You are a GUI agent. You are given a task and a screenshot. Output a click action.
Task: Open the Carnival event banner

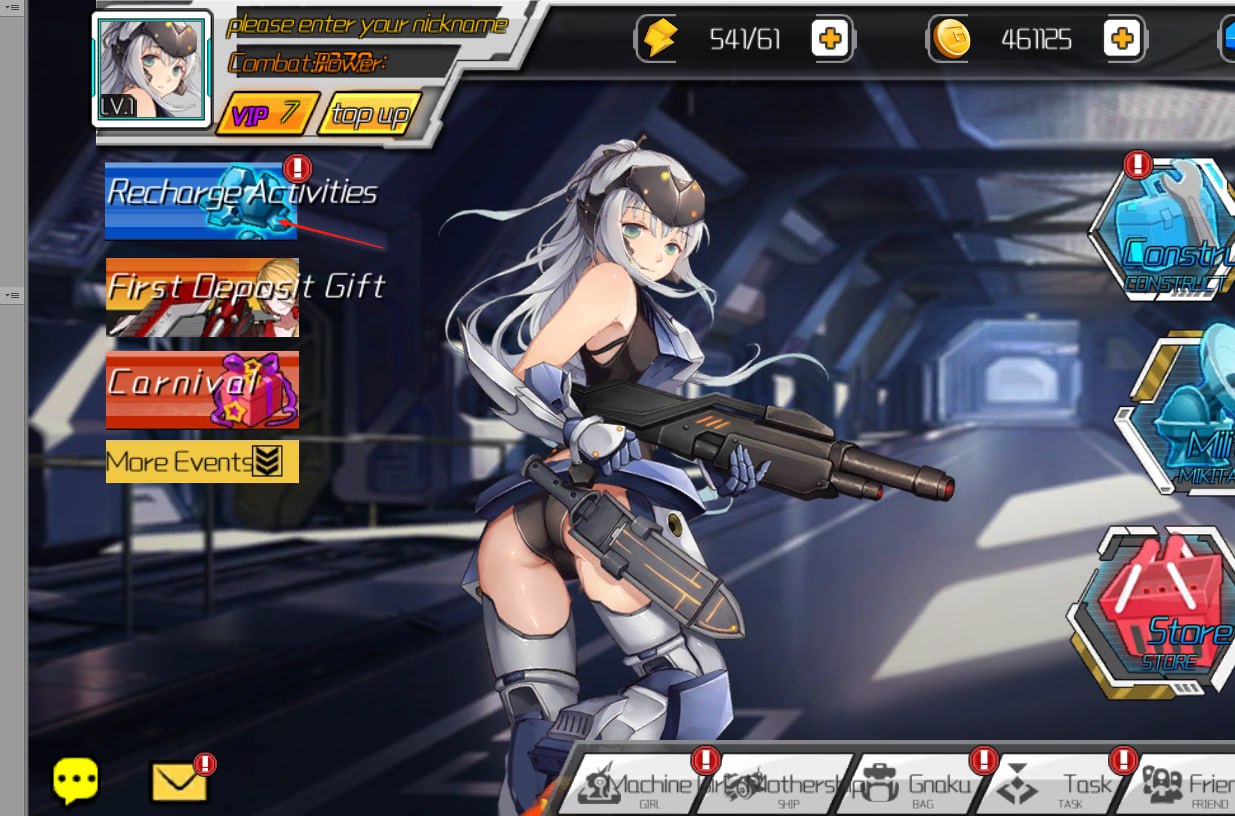(202, 390)
